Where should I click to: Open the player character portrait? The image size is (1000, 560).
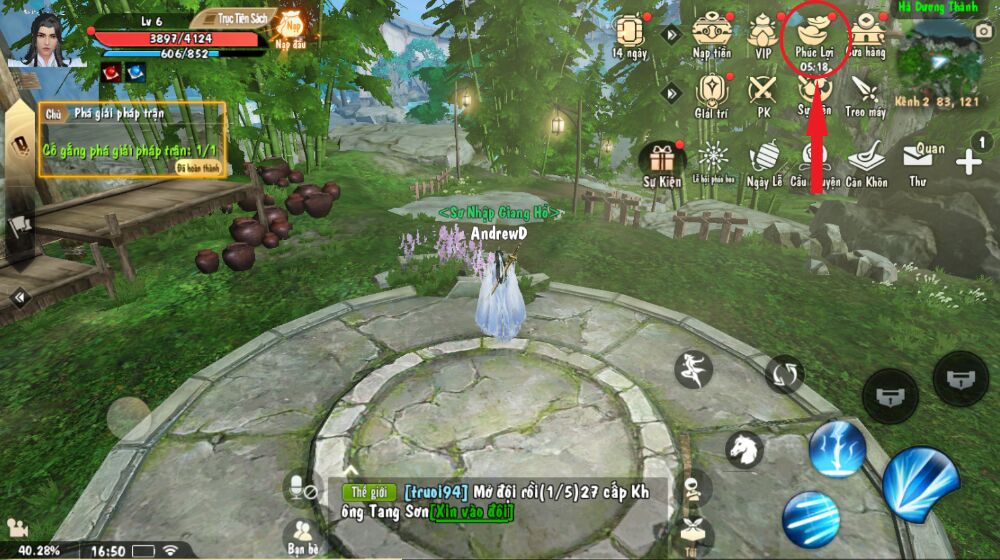[x=42, y=38]
